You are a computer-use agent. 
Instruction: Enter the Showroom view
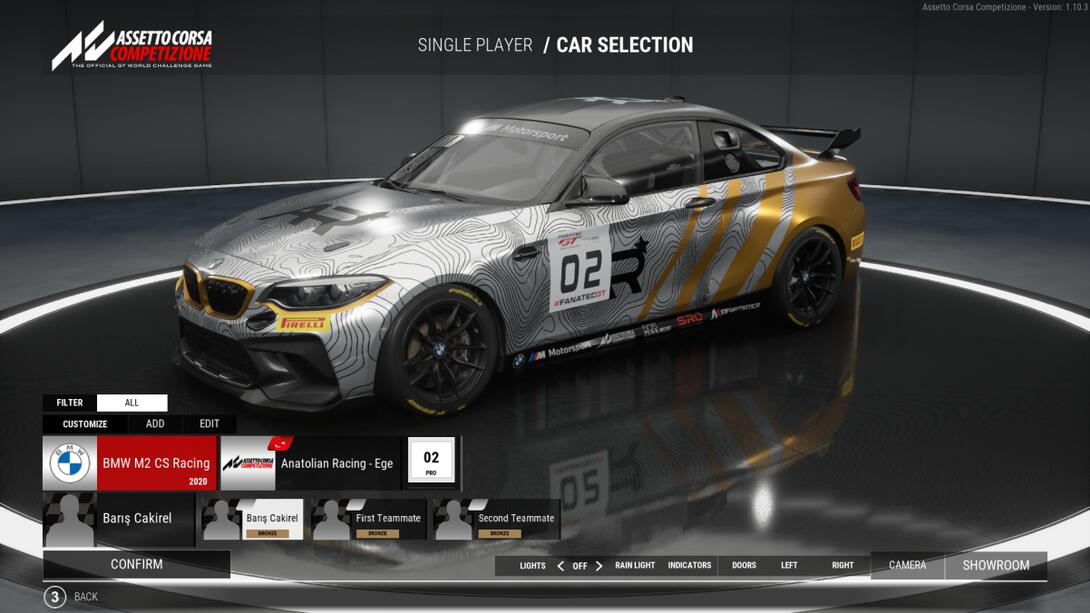996,566
